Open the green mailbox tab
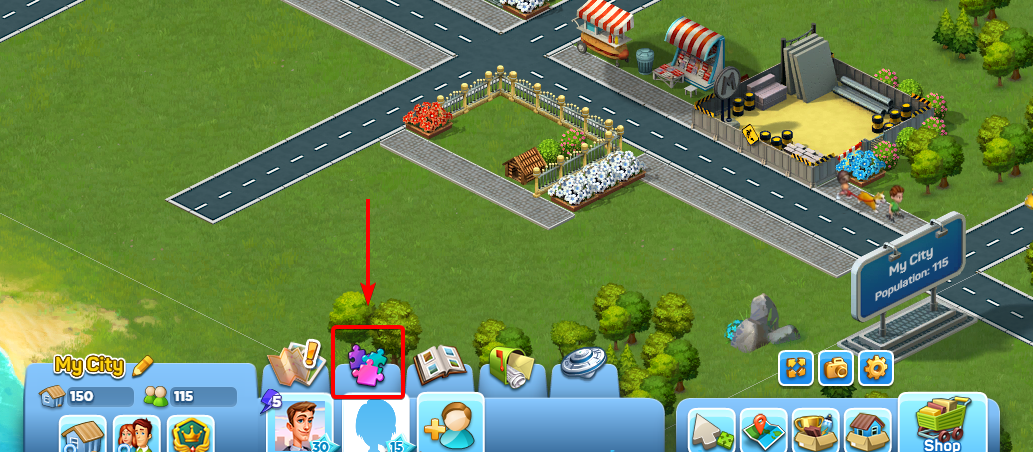 pyautogui.click(x=513, y=366)
